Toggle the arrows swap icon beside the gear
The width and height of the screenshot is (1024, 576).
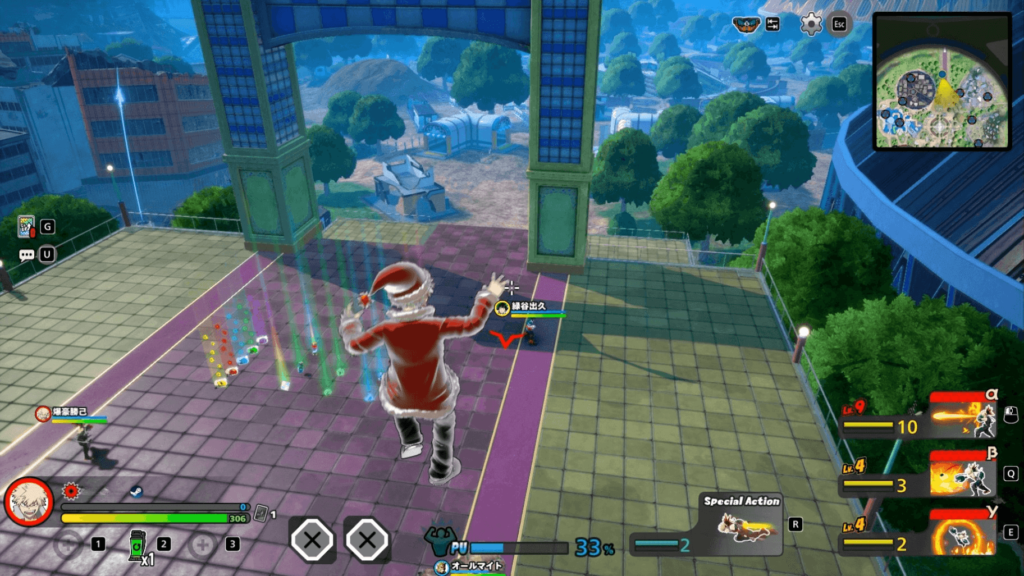coord(773,24)
